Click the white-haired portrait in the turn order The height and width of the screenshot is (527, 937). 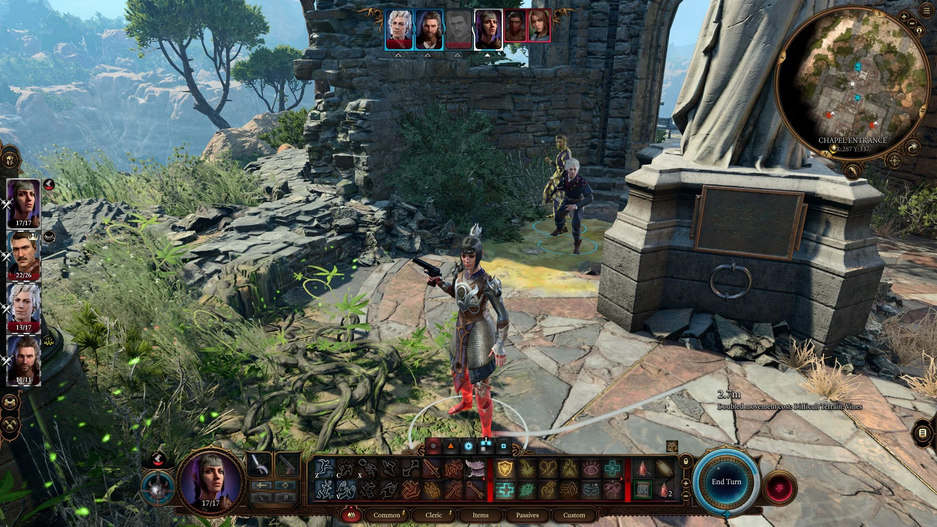[x=399, y=28]
